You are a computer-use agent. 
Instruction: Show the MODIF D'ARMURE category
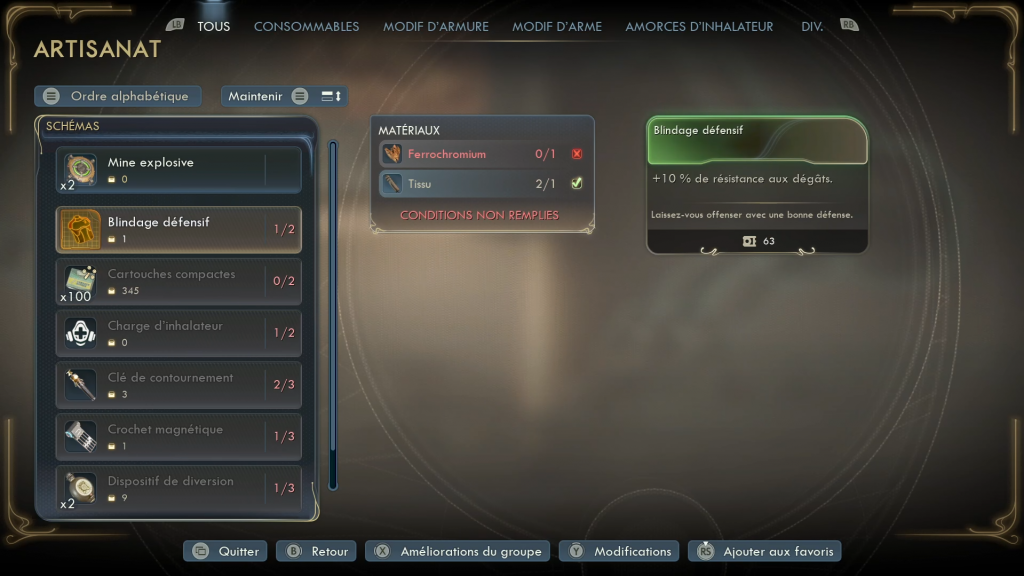[435, 27]
